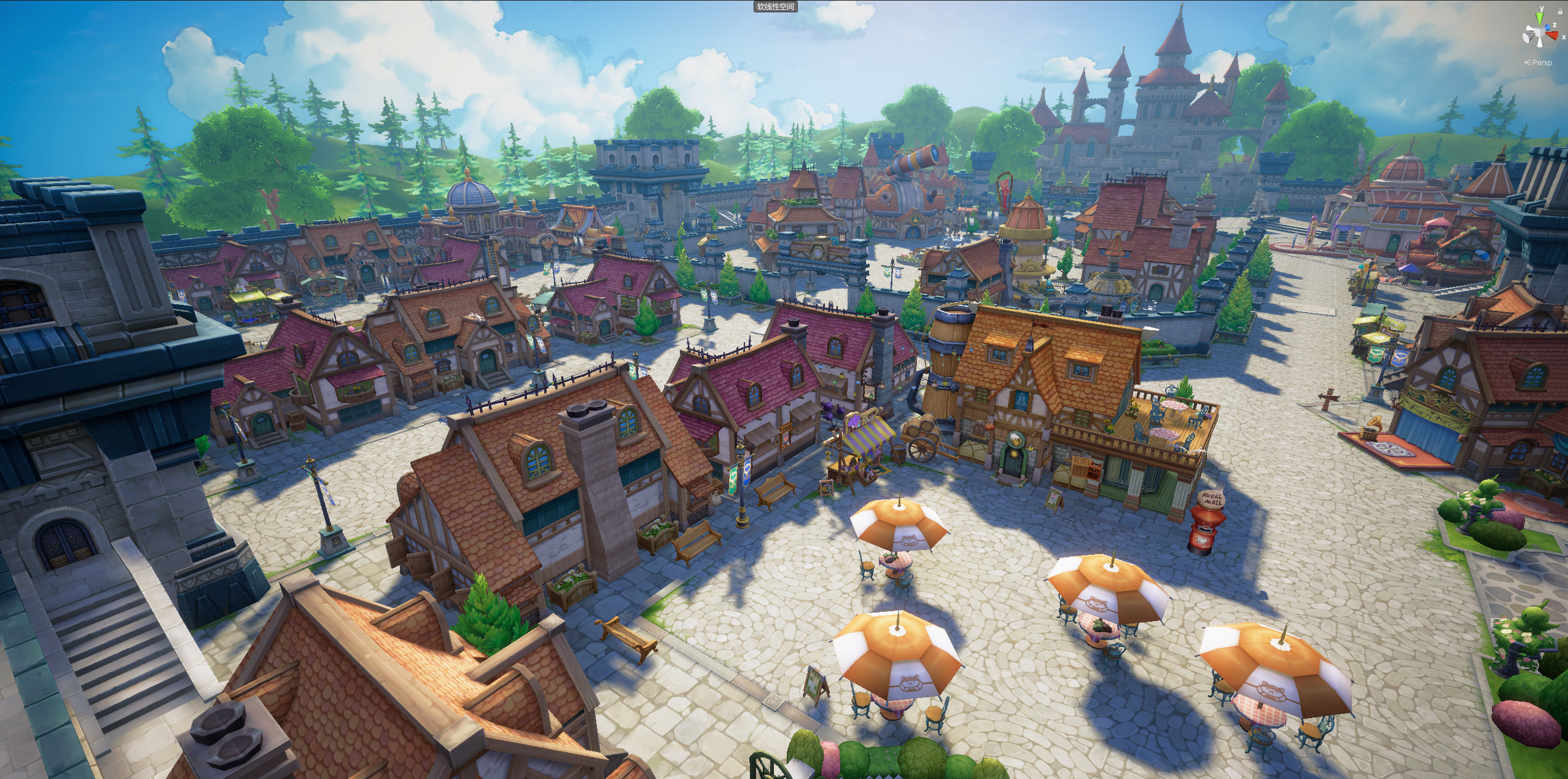This screenshot has width=1568, height=779.
Task: Toggle the scene view rotation lock icon
Action: click(1560, 12)
